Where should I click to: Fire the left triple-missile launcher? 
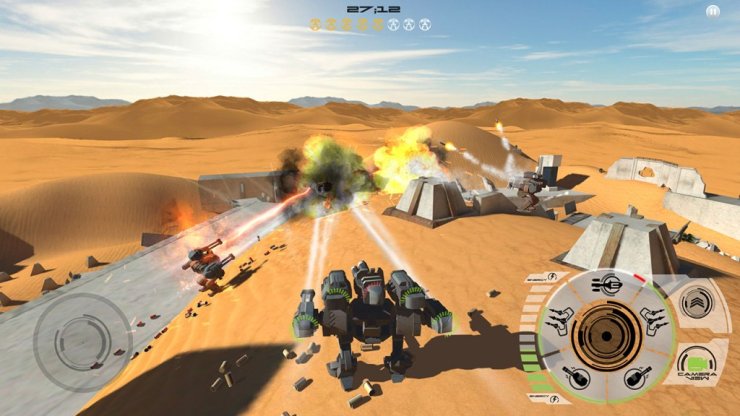coord(561,322)
